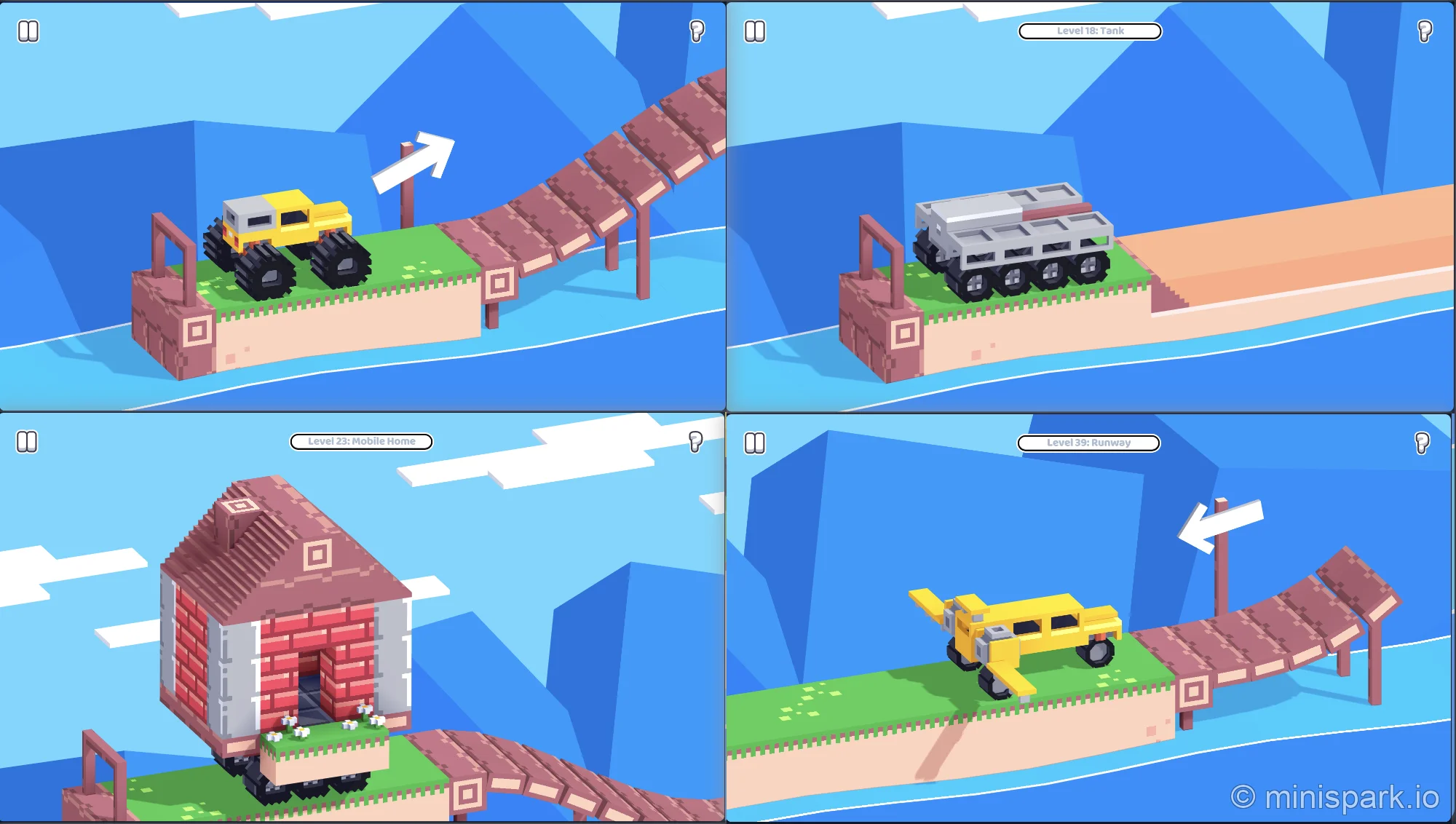Click the Level 23: Mobile Home title pill
1456x824 pixels.
(361, 441)
